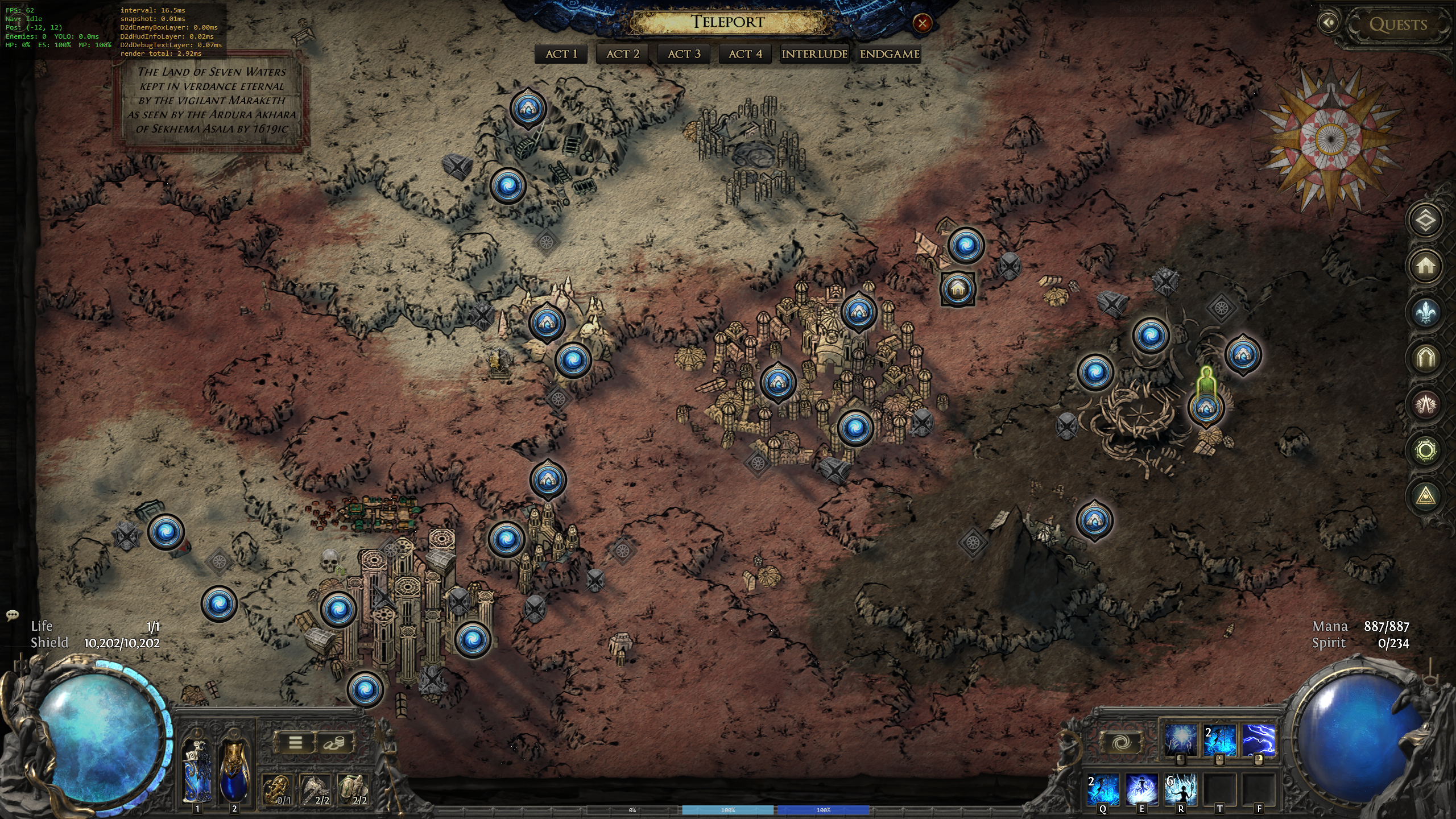Teleport to the town marked with a house
This screenshot has height=819, width=1456.
[x=958, y=289]
